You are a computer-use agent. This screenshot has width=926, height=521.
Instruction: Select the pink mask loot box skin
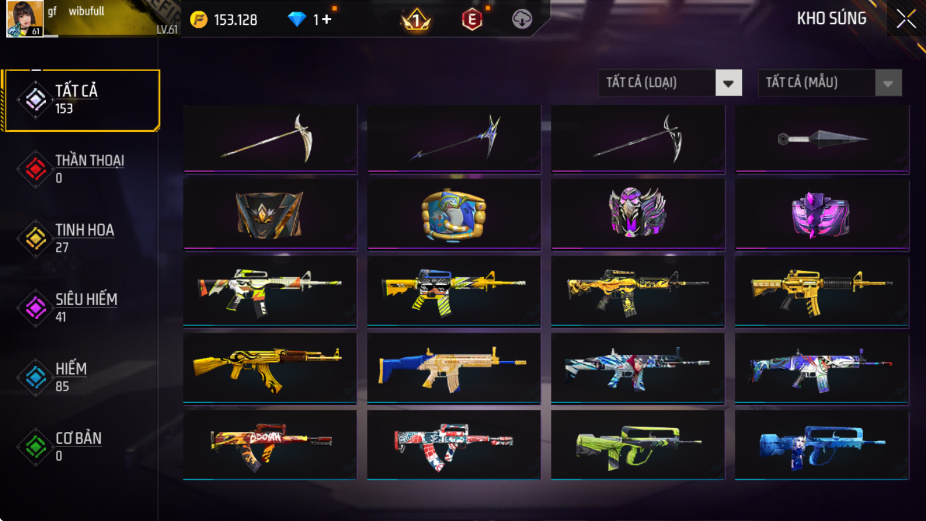coord(822,213)
